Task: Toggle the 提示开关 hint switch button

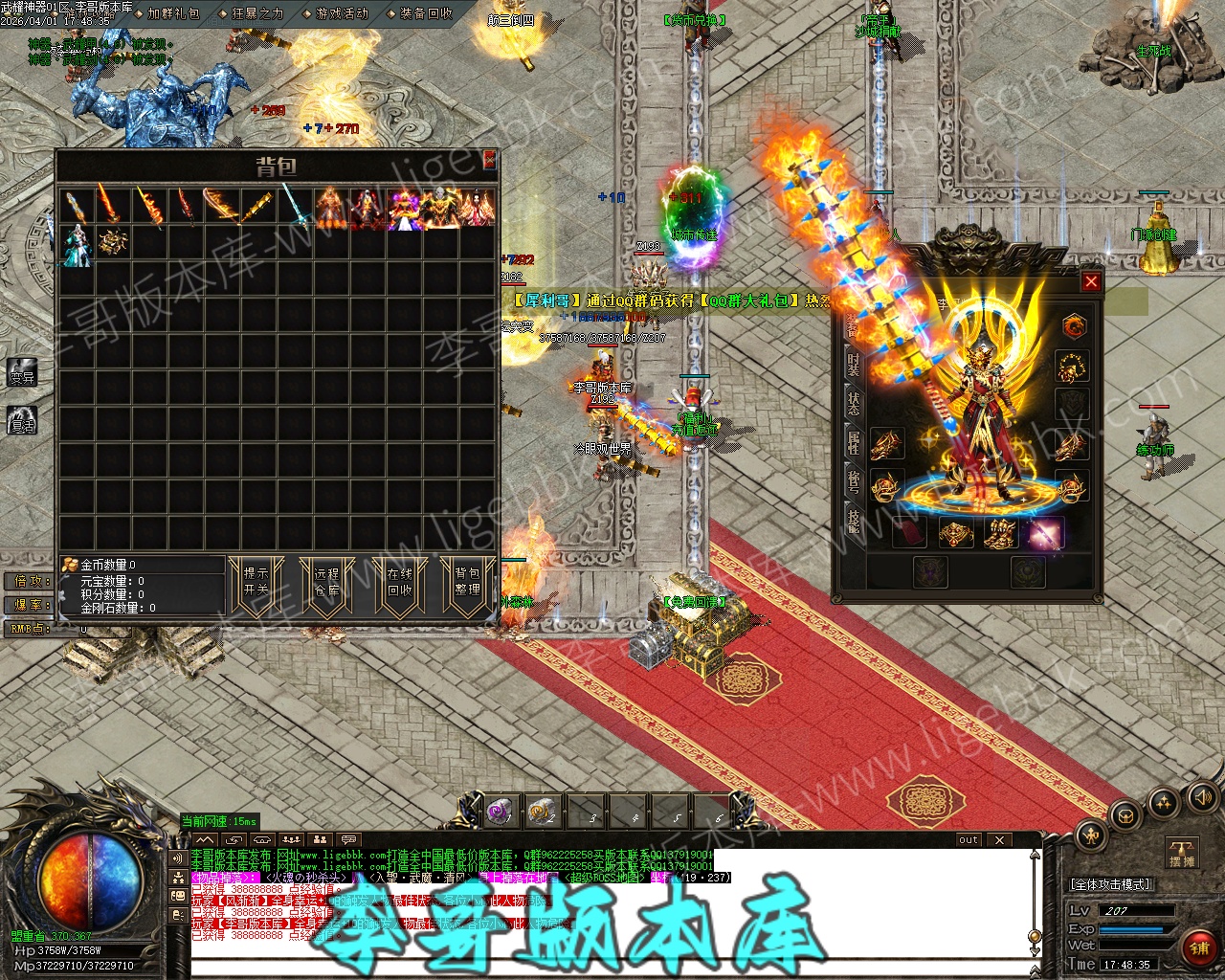Action: (x=256, y=582)
